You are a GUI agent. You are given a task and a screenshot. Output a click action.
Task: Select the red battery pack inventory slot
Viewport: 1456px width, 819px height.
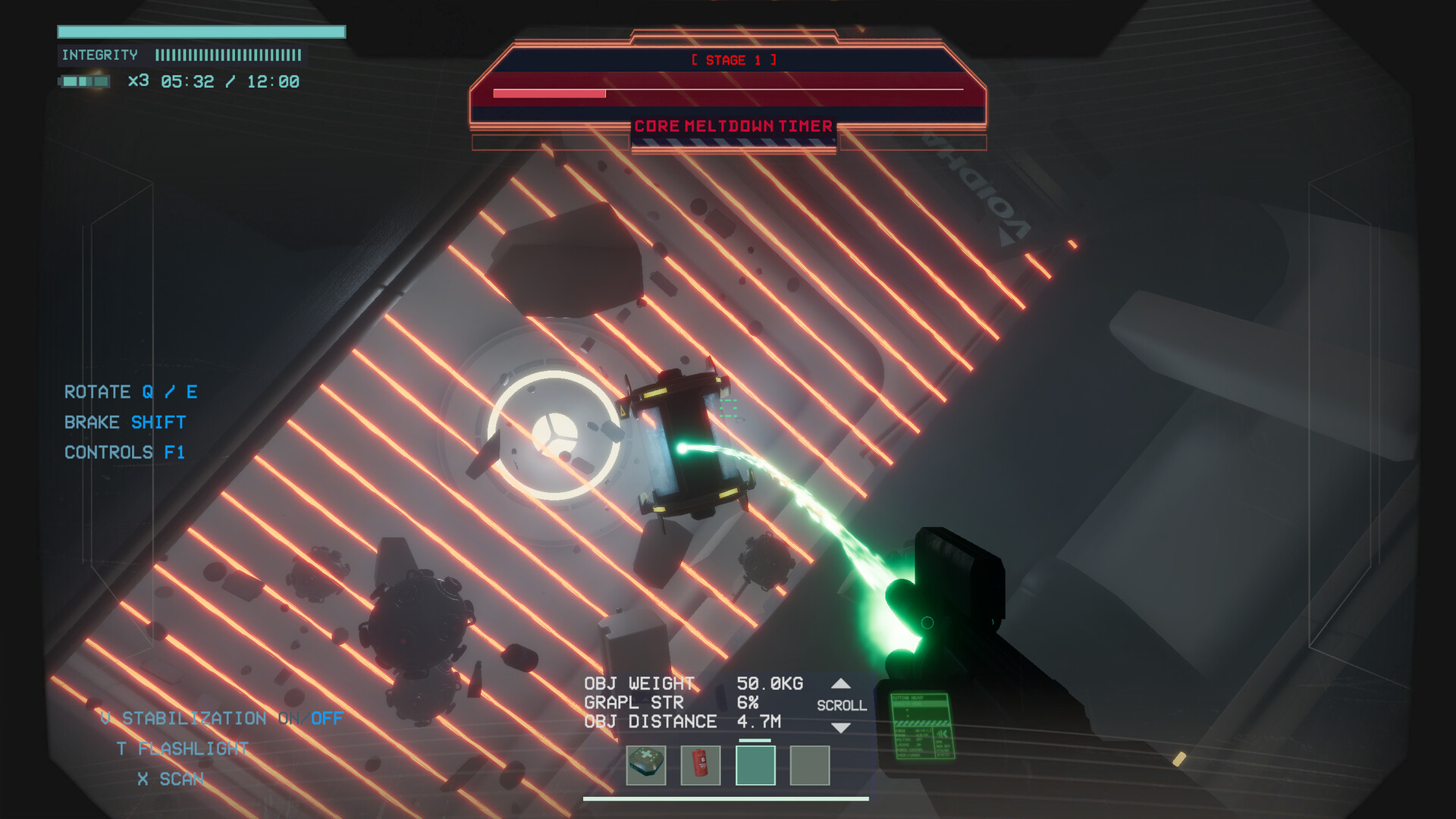click(x=700, y=766)
